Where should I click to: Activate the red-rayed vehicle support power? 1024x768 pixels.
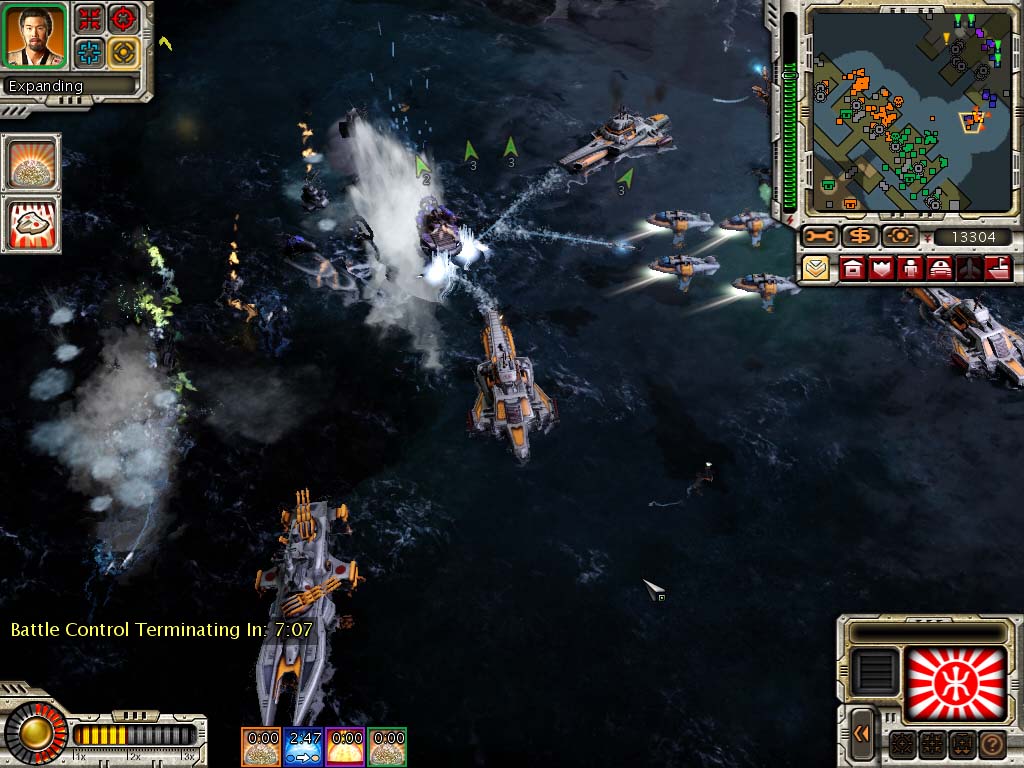pos(31,223)
